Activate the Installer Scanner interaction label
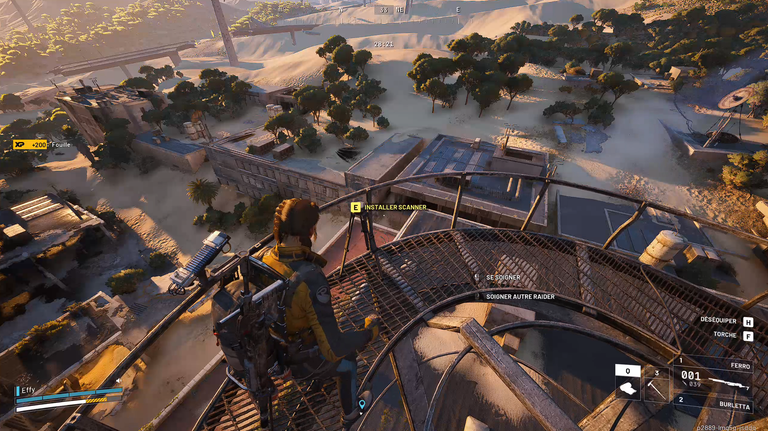The image size is (768, 431). tap(394, 207)
